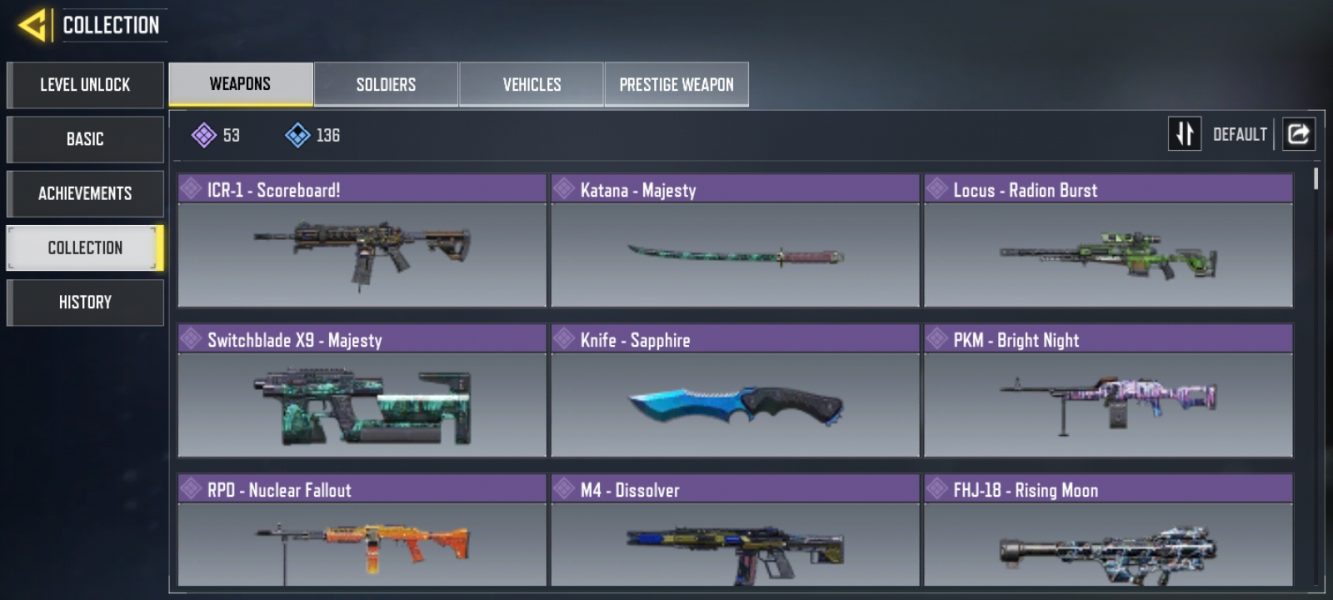Open the Achievements section
The height and width of the screenshot is (600, 1333).
[85, 193]
